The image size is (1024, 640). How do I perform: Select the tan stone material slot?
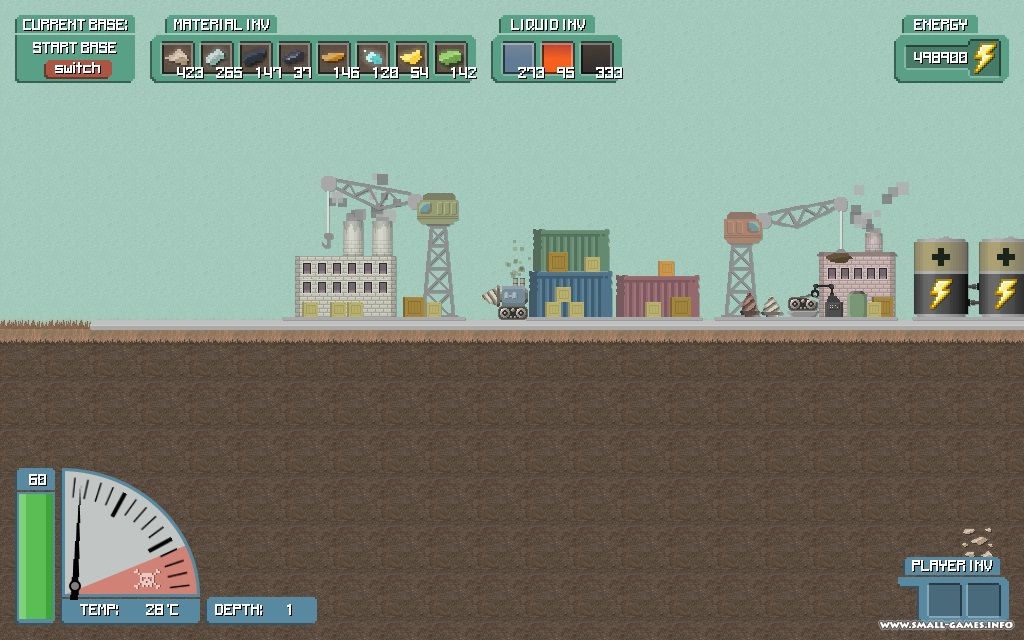177,57
